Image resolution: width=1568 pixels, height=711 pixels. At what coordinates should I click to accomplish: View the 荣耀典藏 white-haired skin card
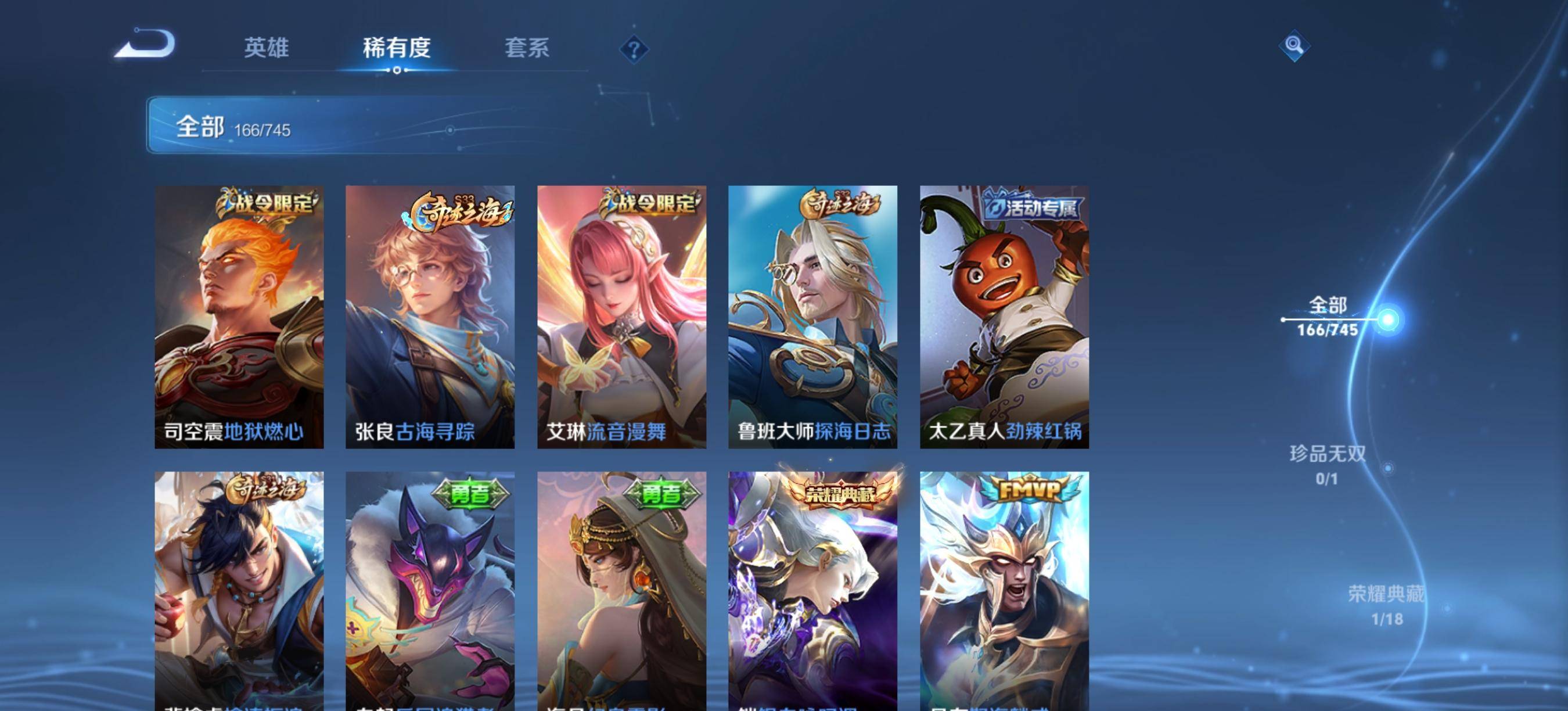click(x=812, y=591)
